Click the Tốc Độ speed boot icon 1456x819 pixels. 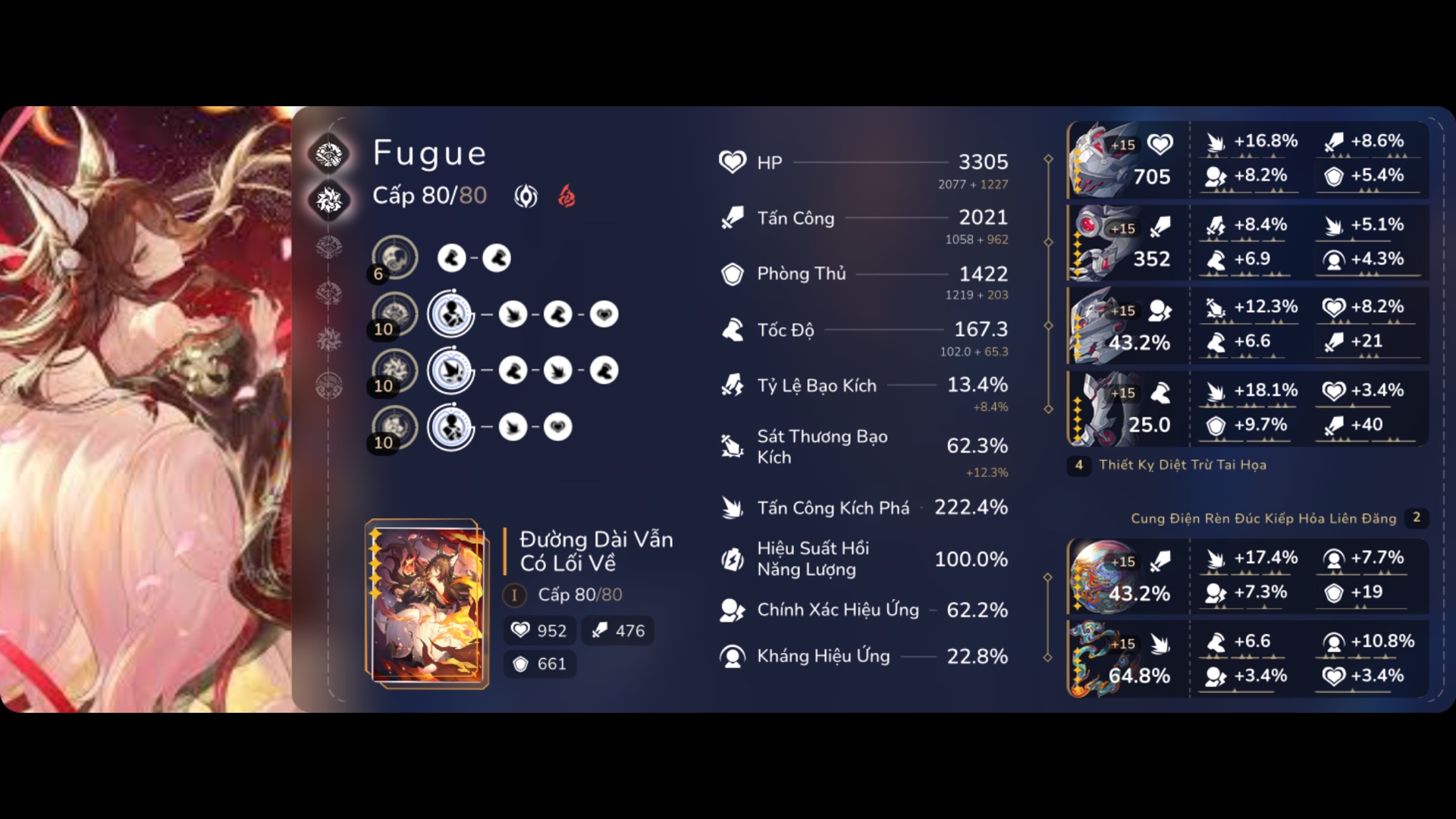[732, 329]
